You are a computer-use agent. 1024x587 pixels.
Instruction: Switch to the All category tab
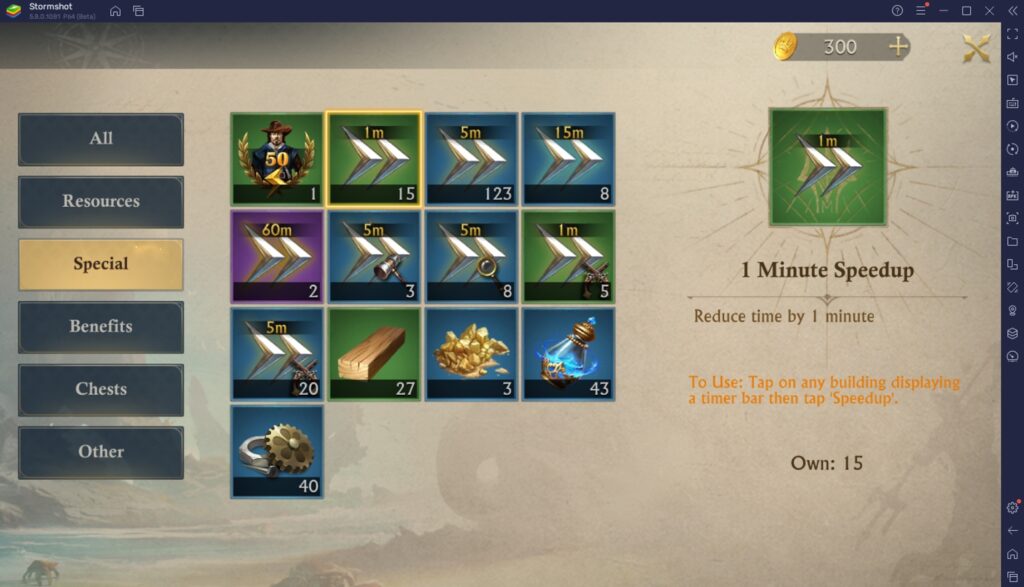(101, 138)
